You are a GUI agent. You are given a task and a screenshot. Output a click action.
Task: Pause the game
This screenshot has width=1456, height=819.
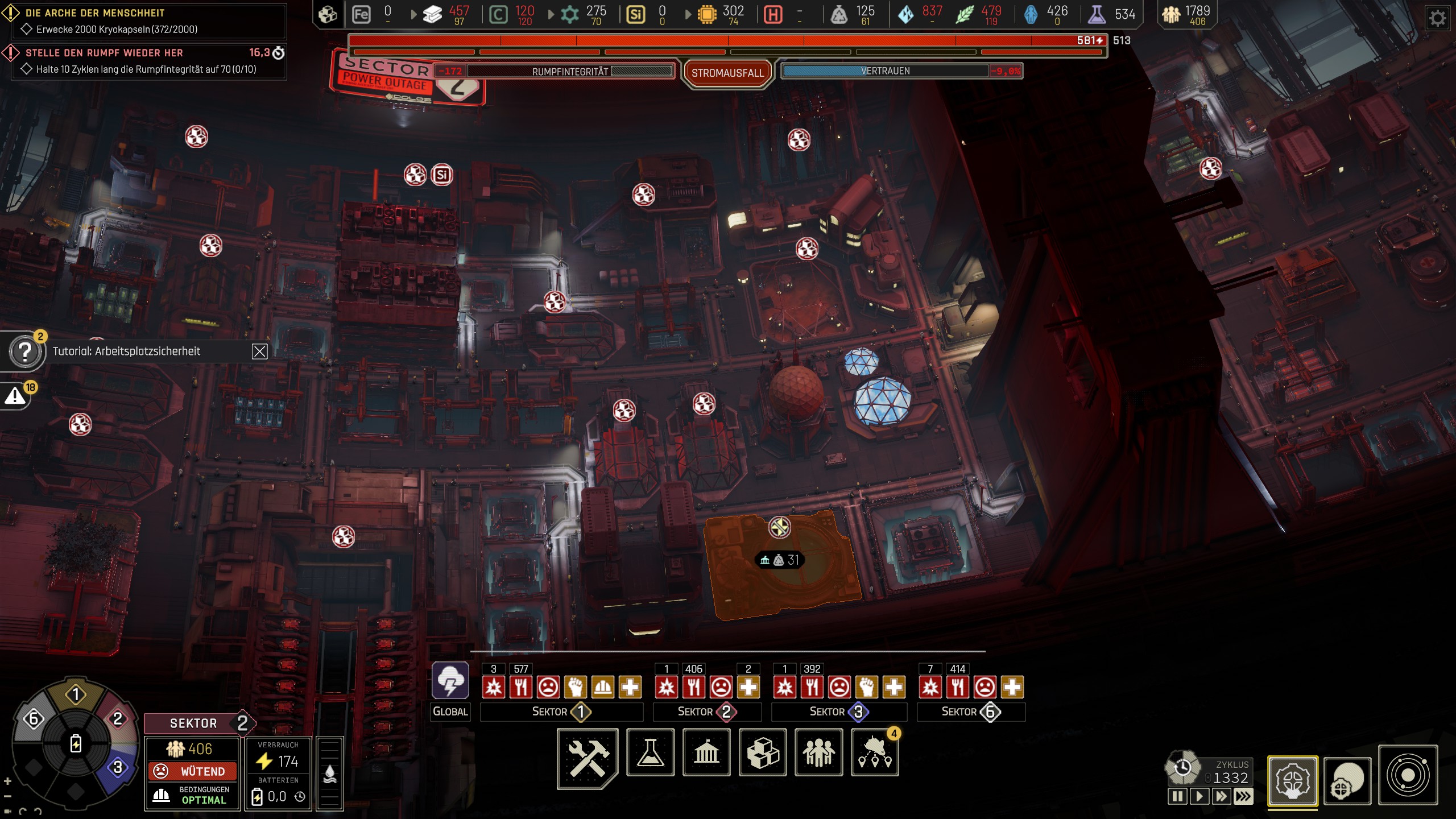pyautogui.click(x=1177, y=796)
